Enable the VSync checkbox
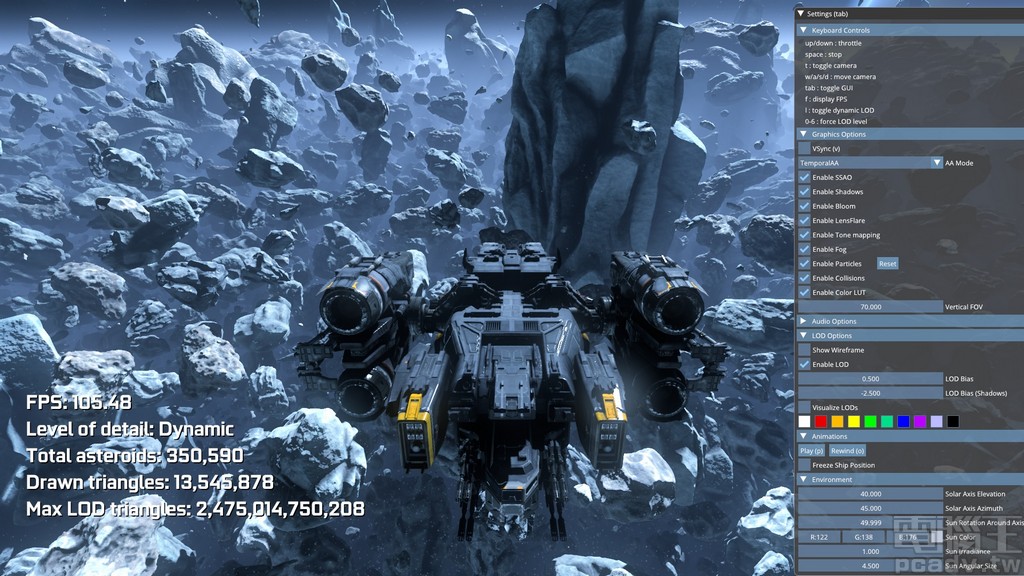 point(805,148)
